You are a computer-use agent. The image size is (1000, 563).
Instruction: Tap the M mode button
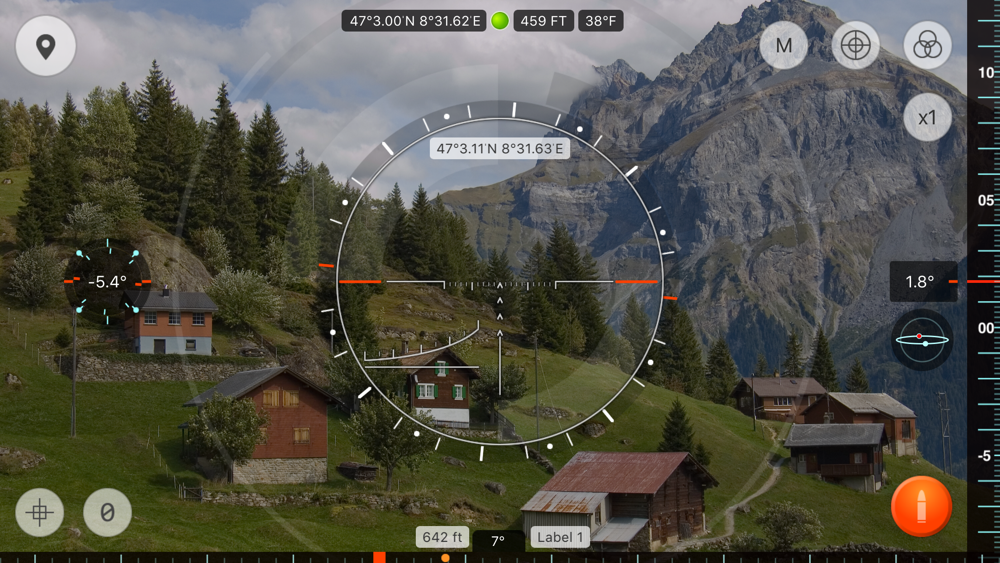[x=783, y=46]
